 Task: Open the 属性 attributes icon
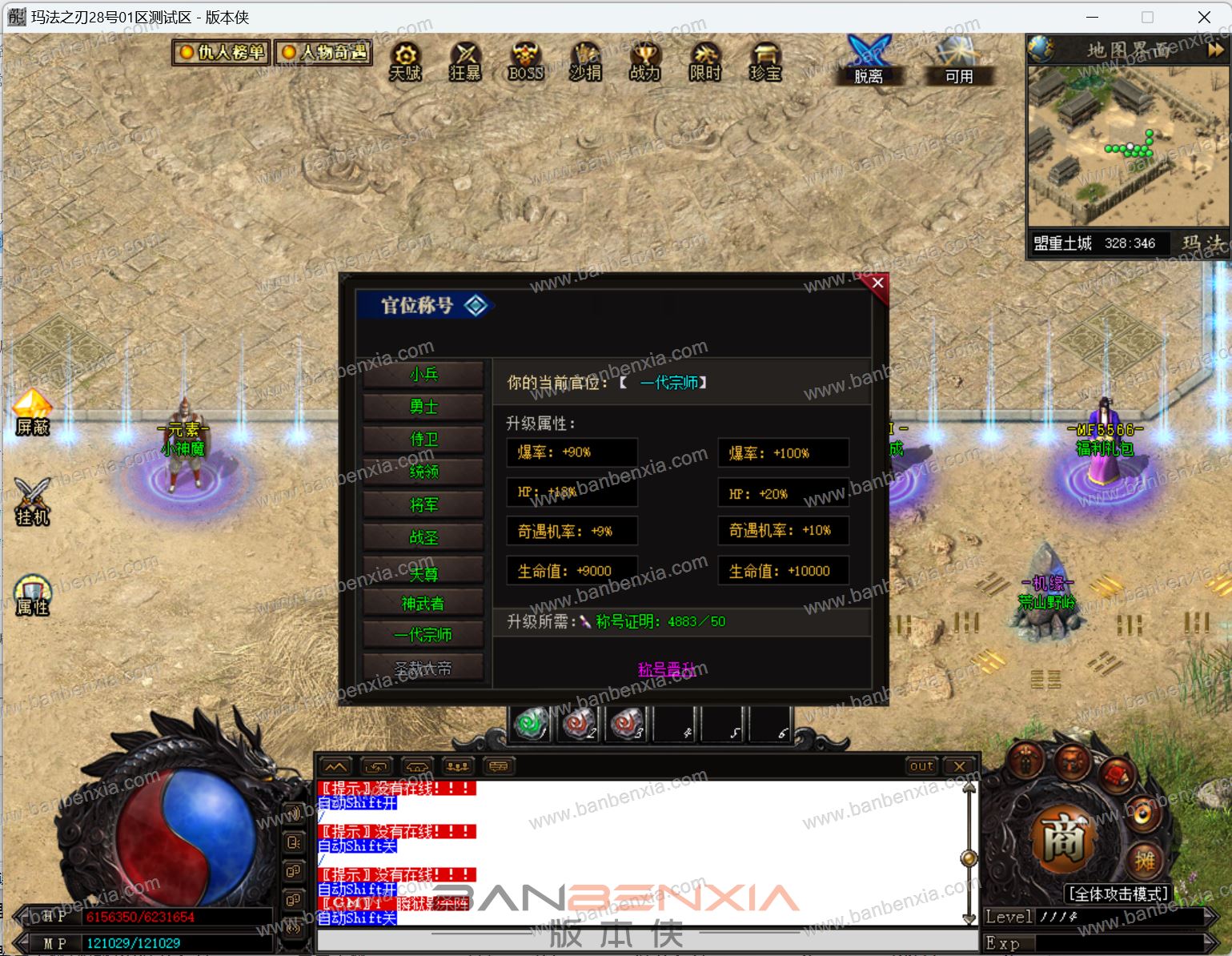(x=33, y=595)
